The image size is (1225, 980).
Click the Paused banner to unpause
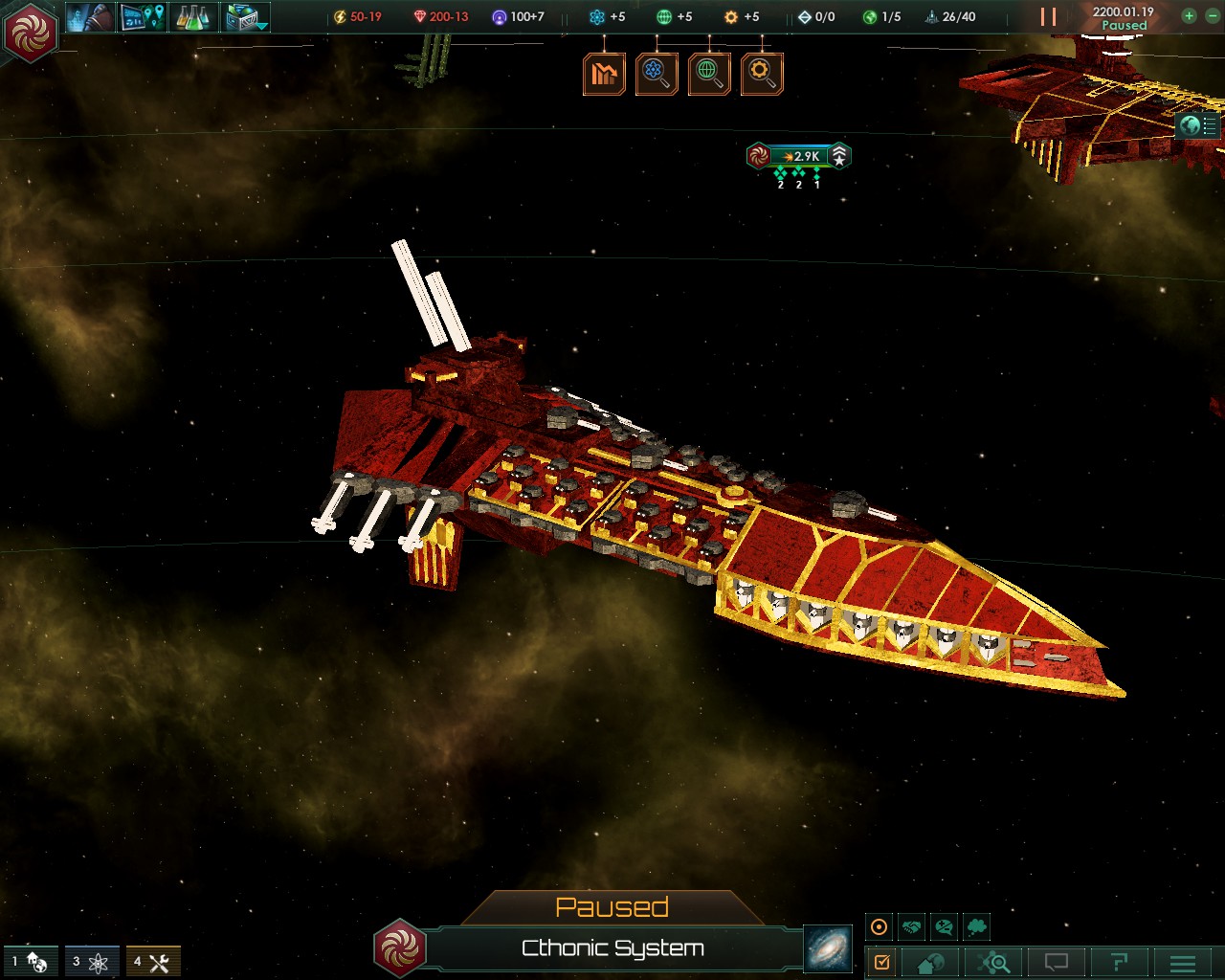click(x=614, y=906)
